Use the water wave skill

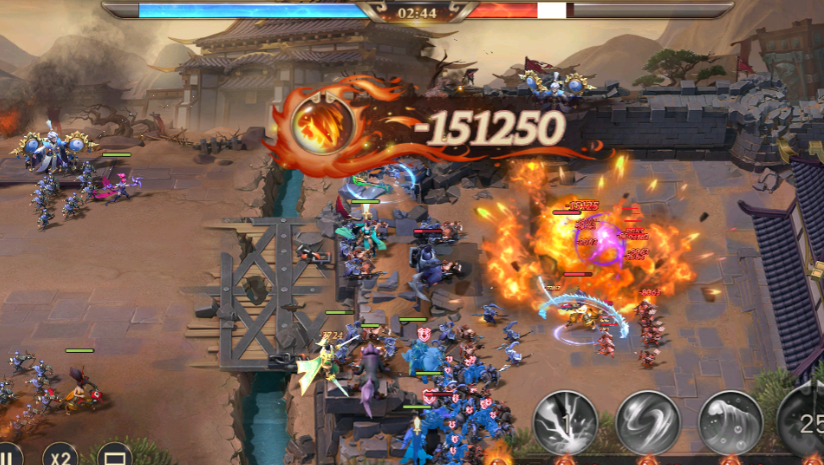[730, 422]
